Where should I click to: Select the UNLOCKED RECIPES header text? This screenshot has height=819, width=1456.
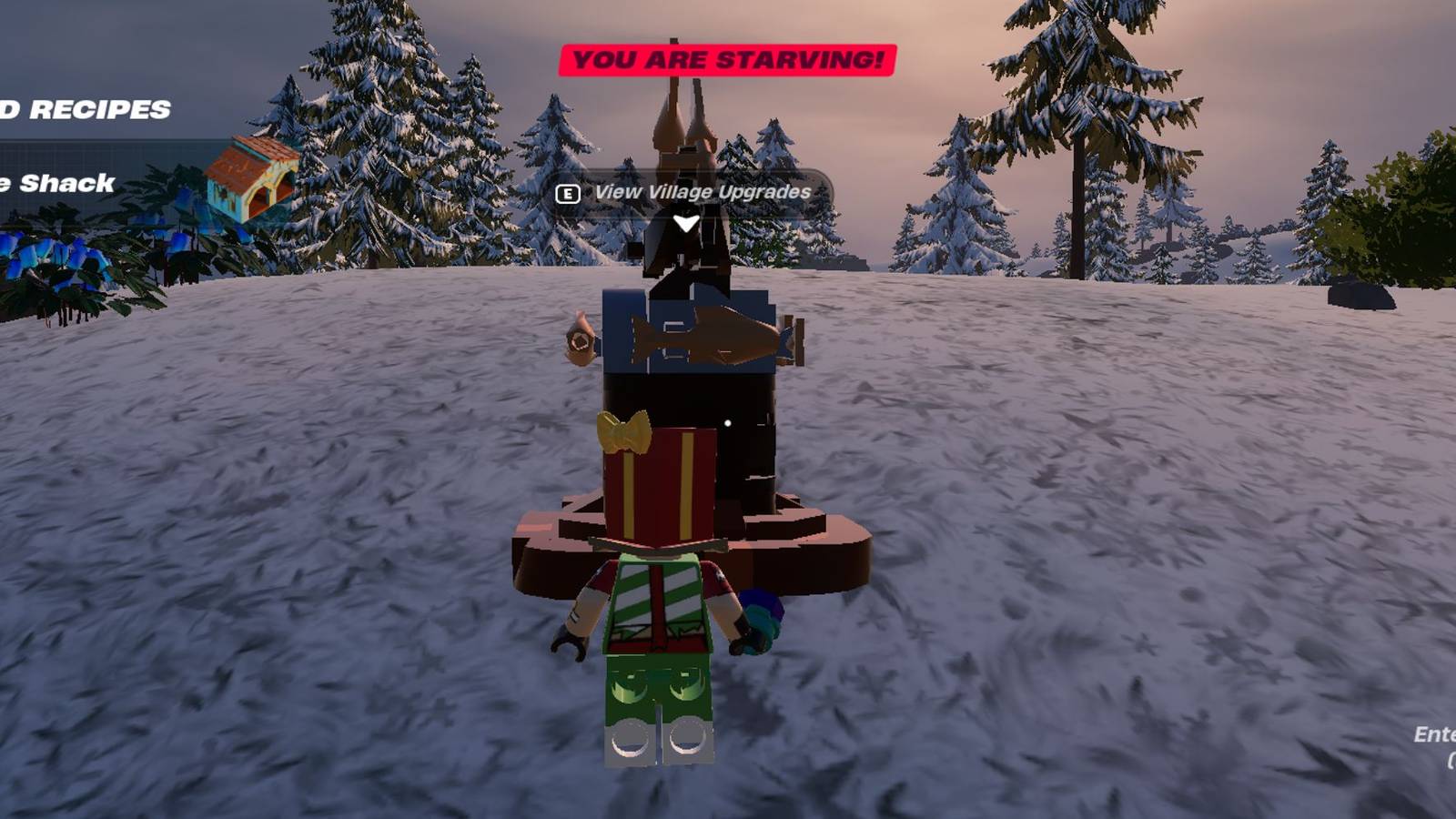point(86,109)
